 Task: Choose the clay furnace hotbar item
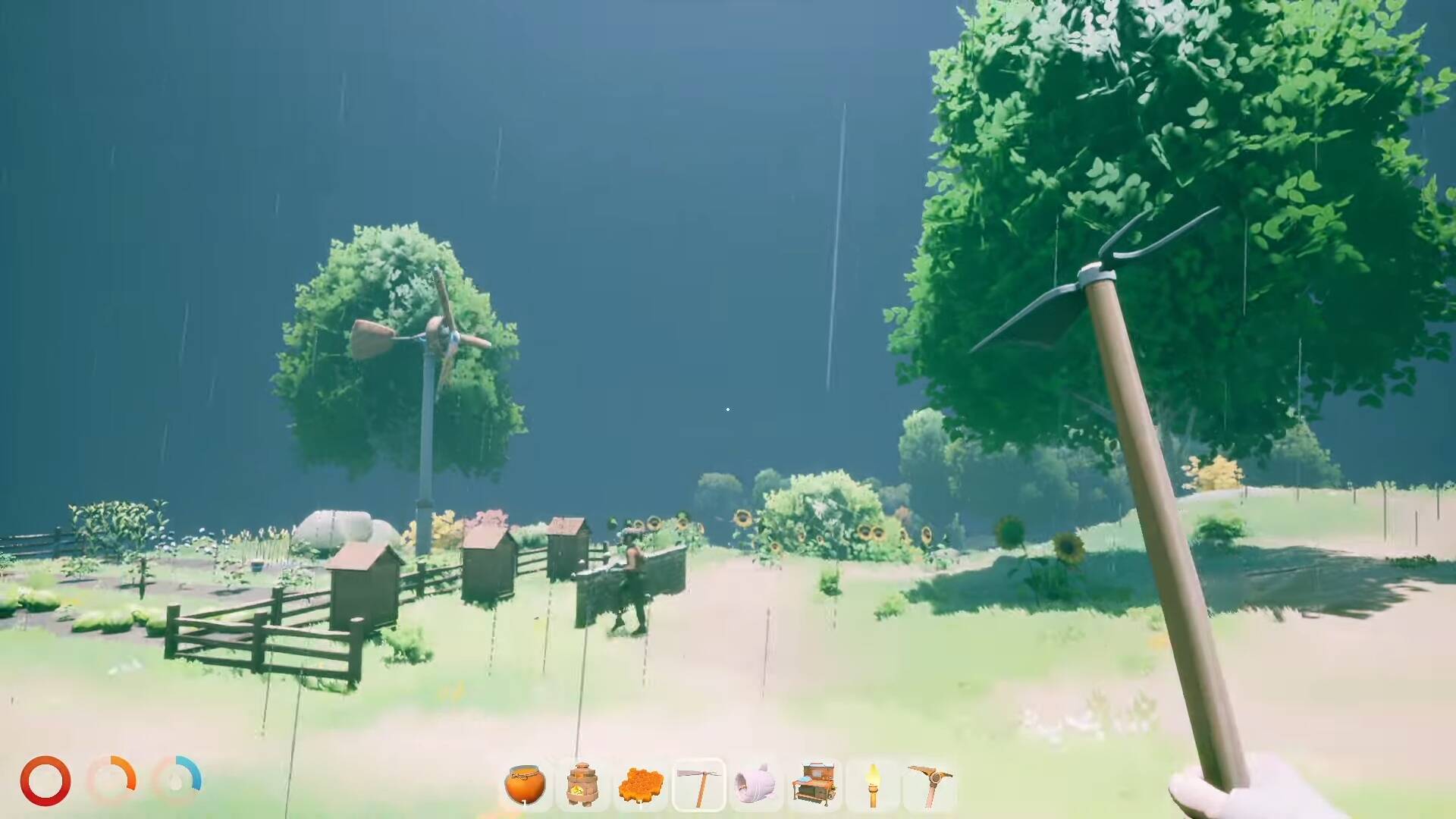[582, 785]
